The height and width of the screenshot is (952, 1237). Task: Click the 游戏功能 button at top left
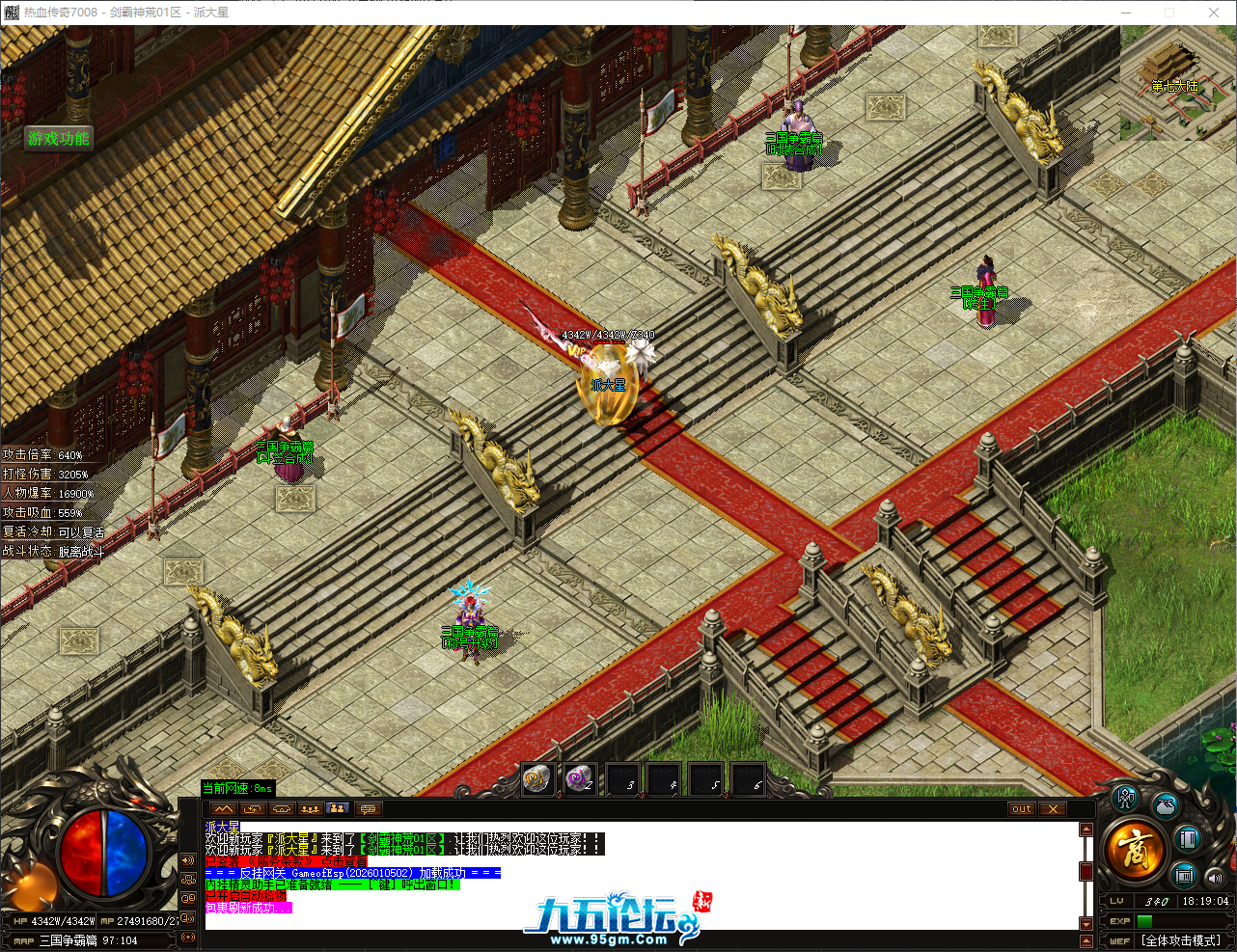pos(58,139)
